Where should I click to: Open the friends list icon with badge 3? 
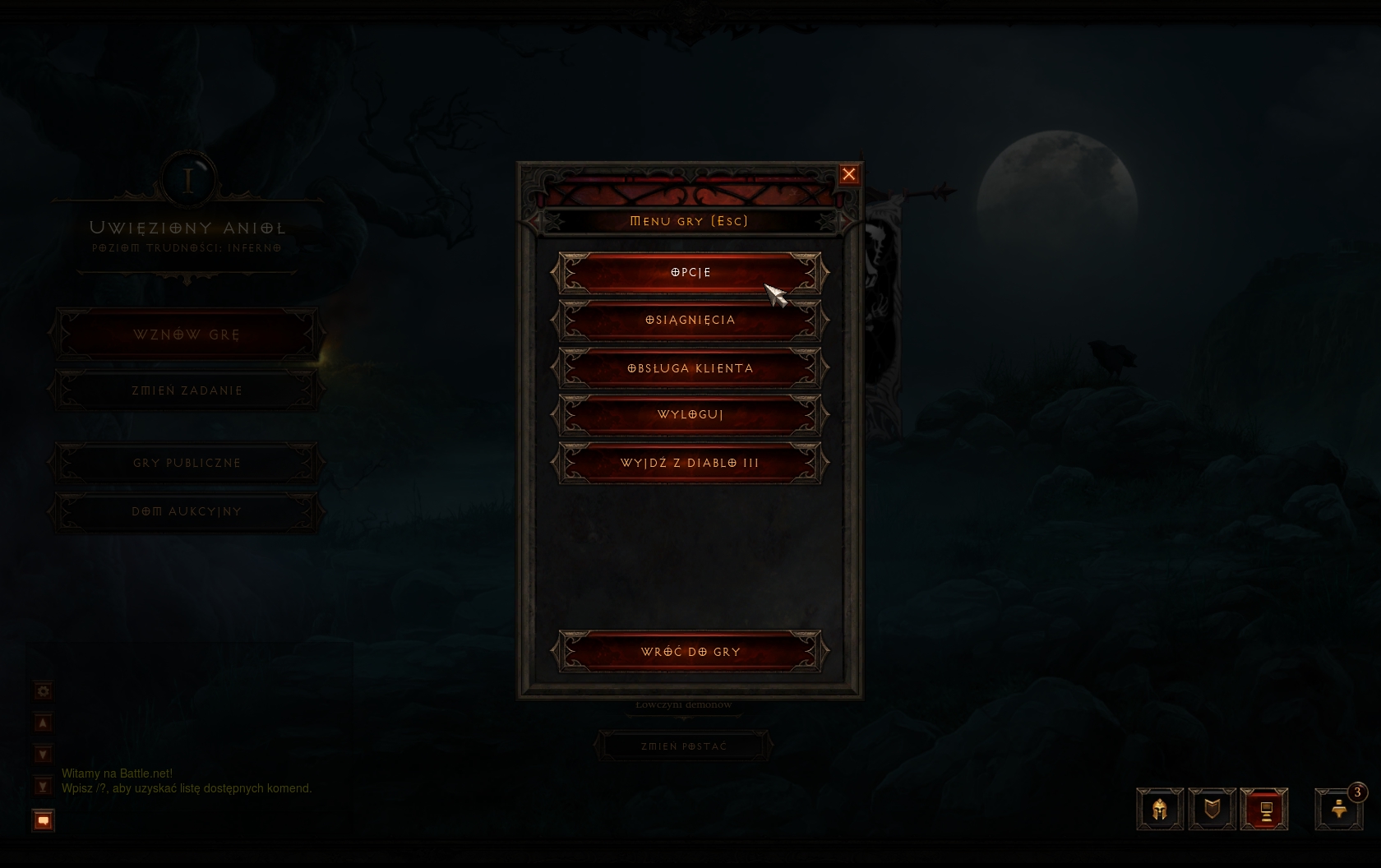click(1338, 810)
